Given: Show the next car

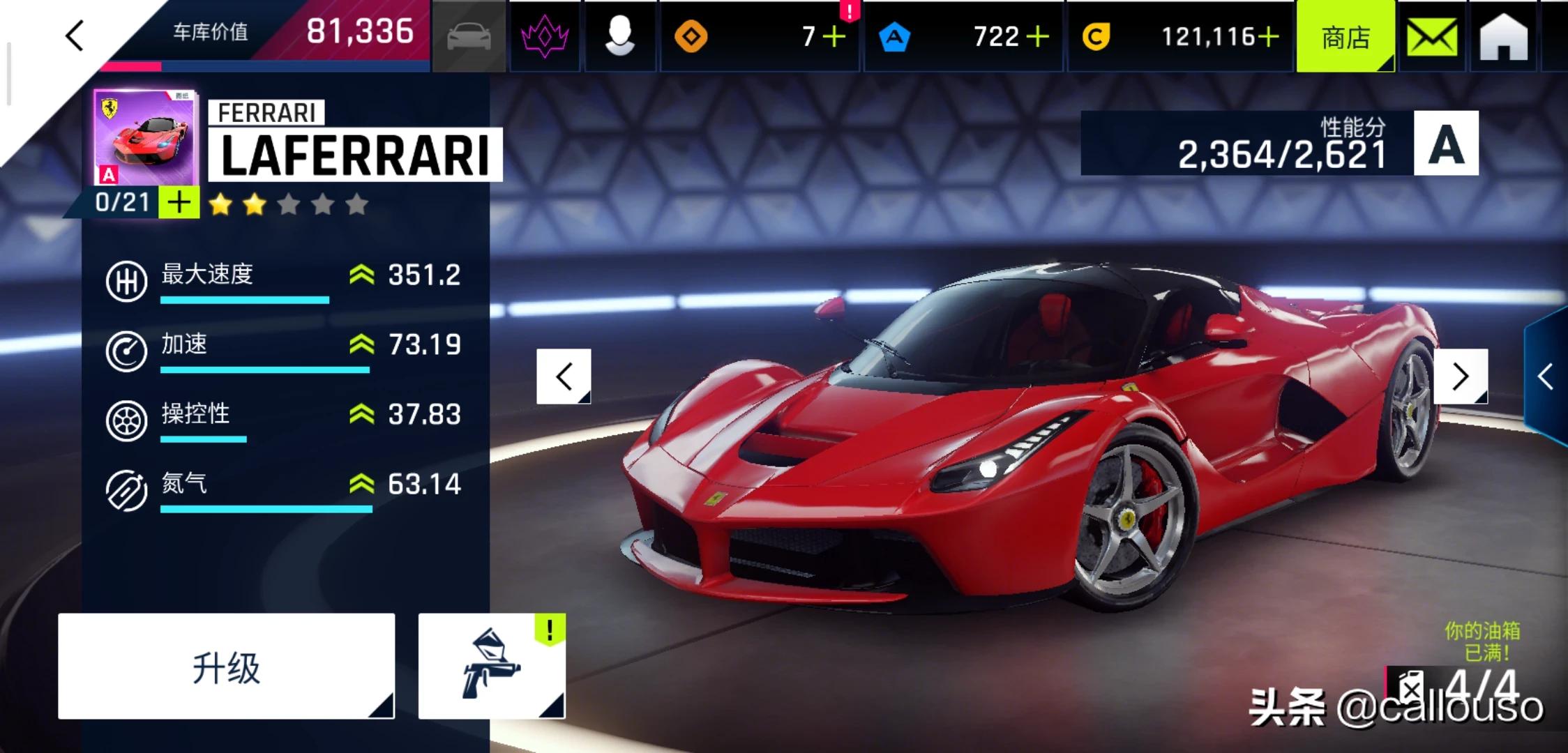Looking at the screenshot, I should [1461, 376].
